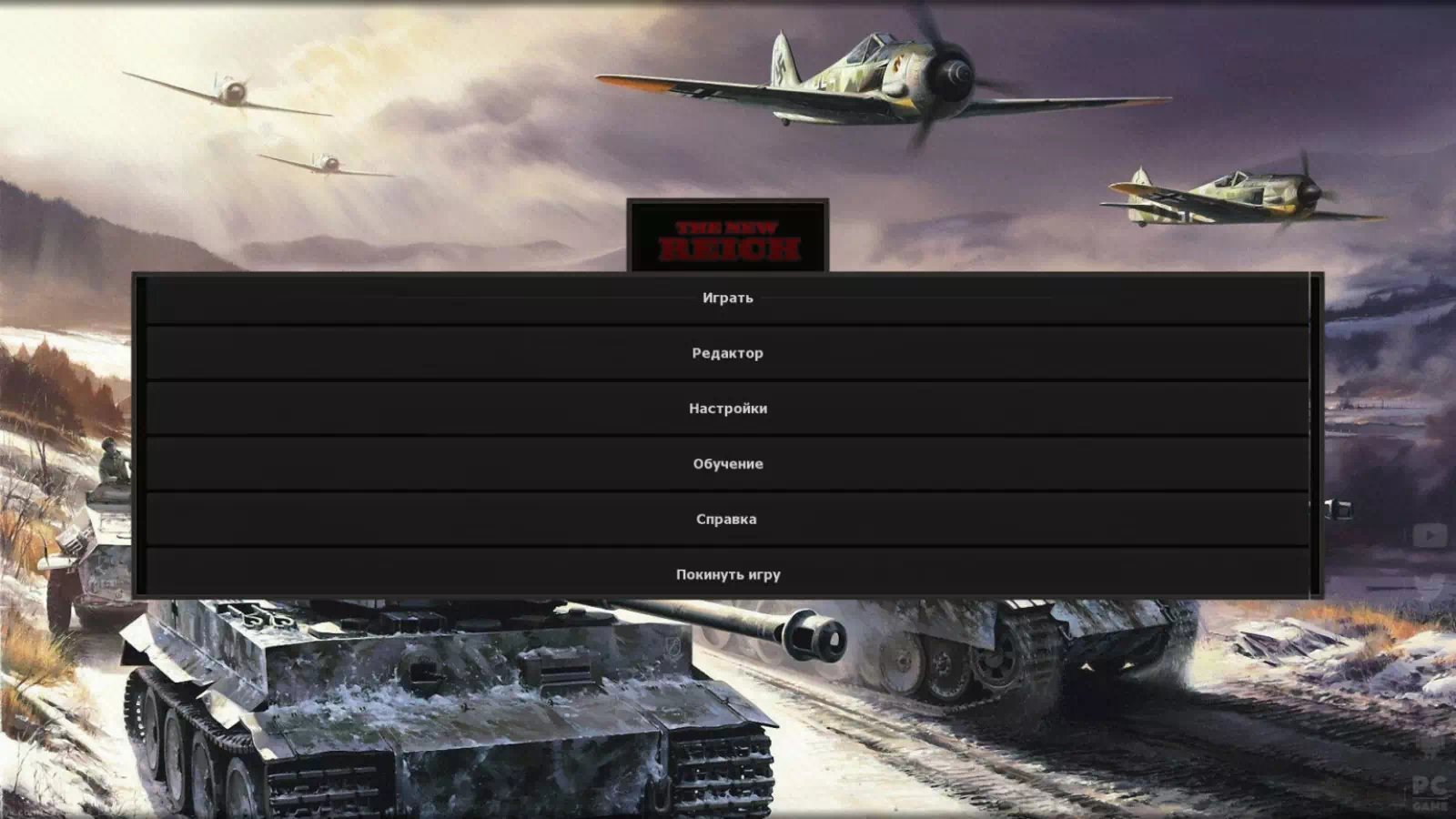Open the Редактор (editor) menu entry
Image resolution: width=1456 pixels, height=819 pixels.
tap(727, 353)
